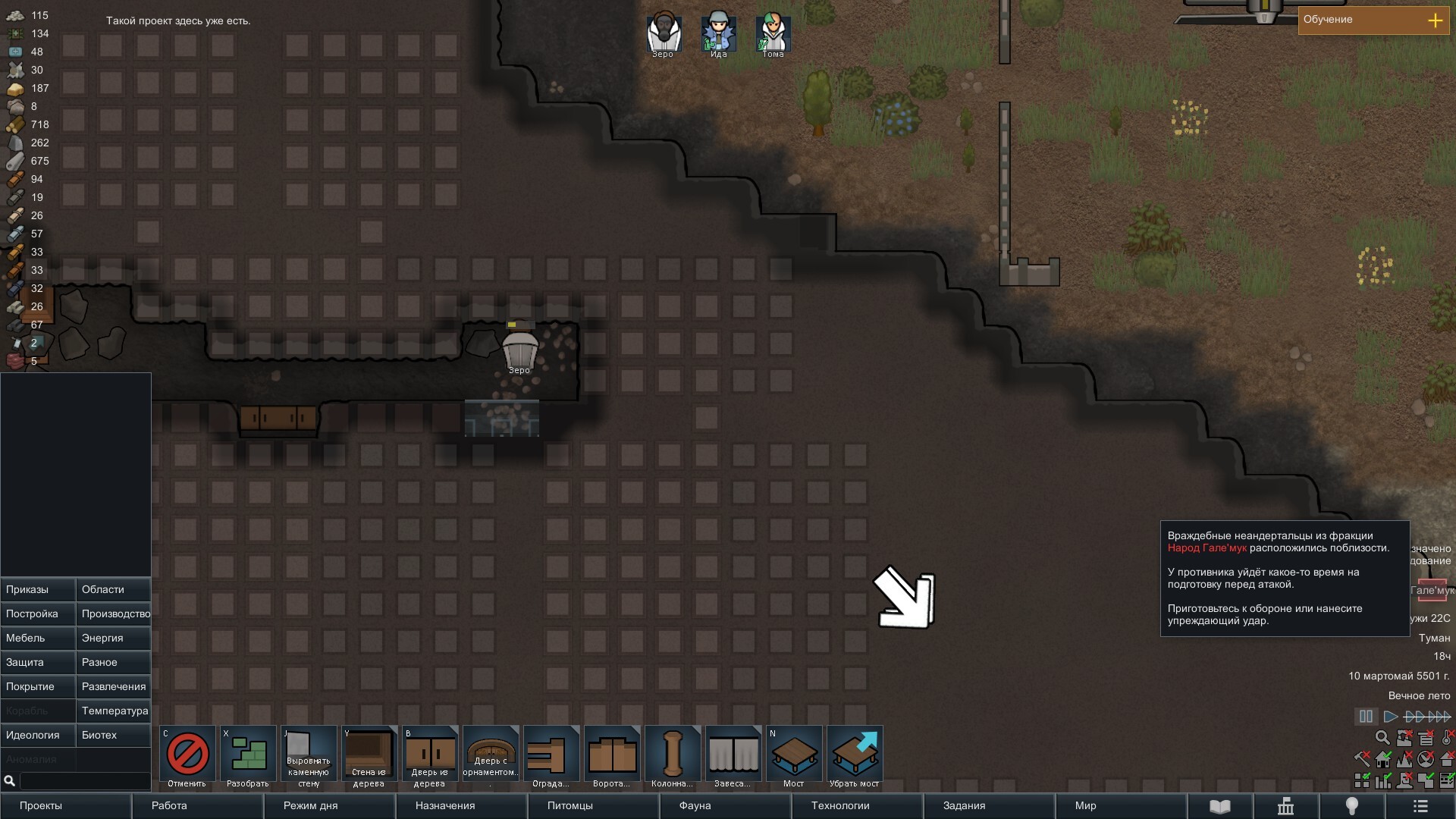Viewport: 1456px width, 819px height.
Task: Open the Защита defense category
Action: point(38,663)
